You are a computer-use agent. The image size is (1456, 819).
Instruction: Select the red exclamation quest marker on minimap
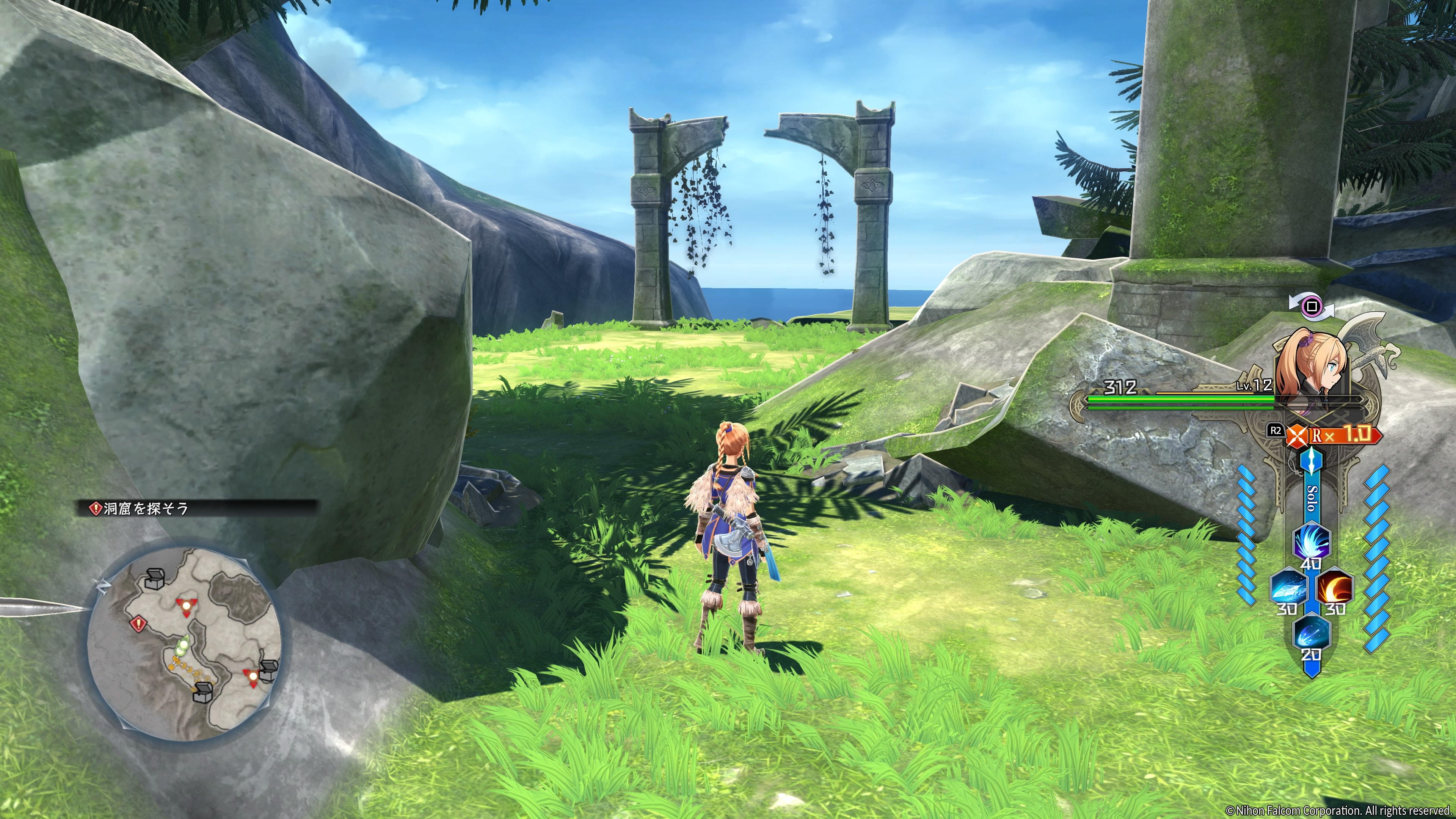(x=138, y=624)
